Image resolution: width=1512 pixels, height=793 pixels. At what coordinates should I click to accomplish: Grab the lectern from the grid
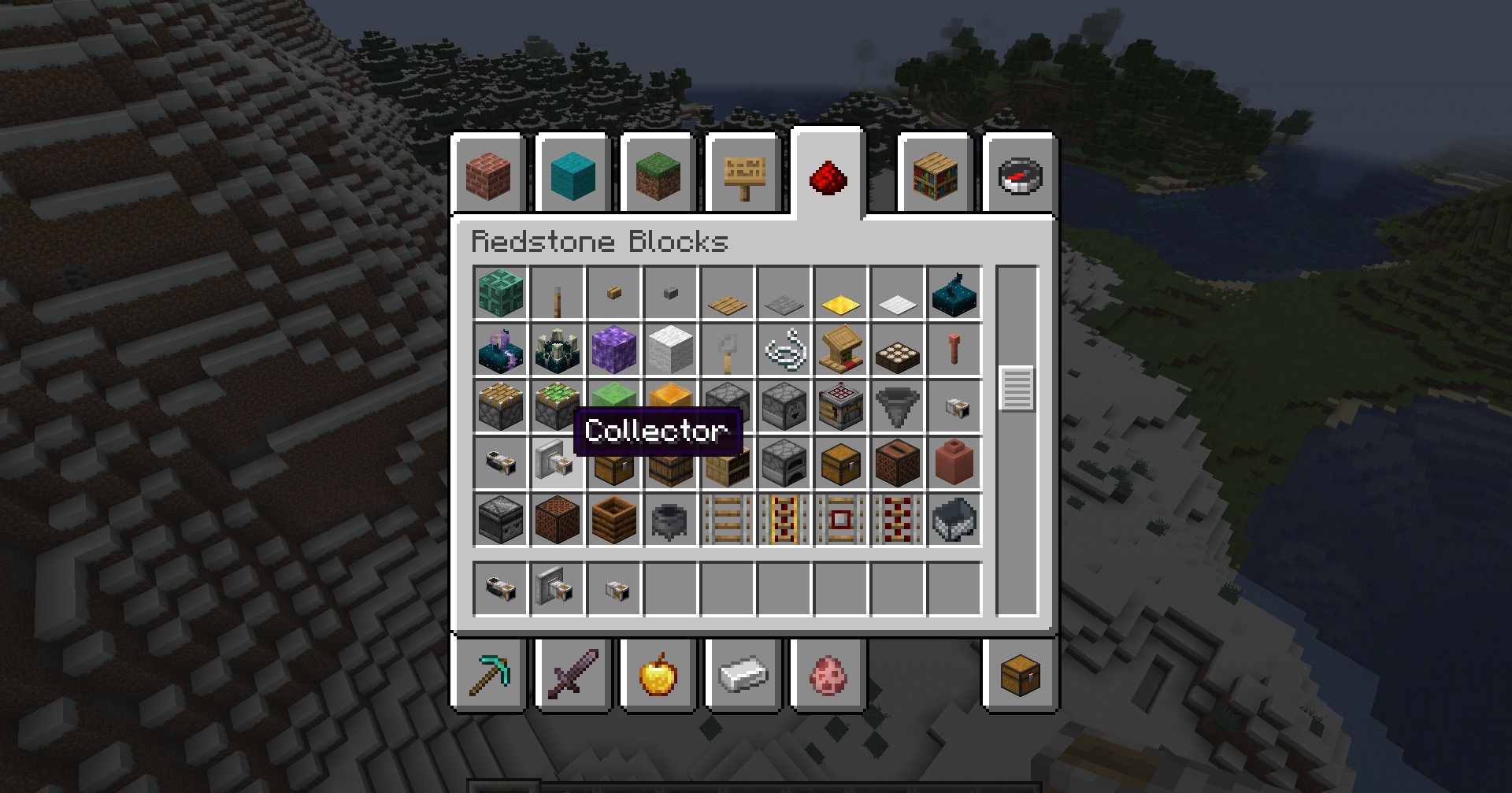841,350
